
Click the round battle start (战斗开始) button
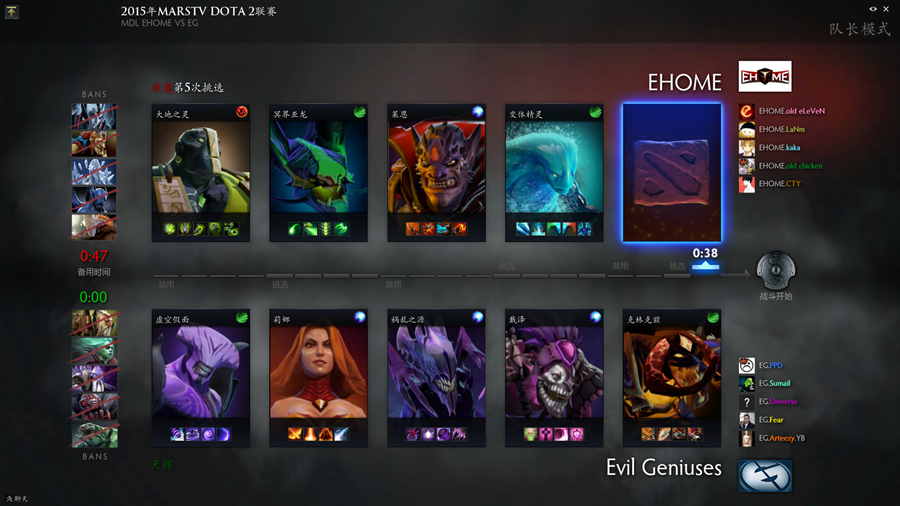click(x=775, y=271)
